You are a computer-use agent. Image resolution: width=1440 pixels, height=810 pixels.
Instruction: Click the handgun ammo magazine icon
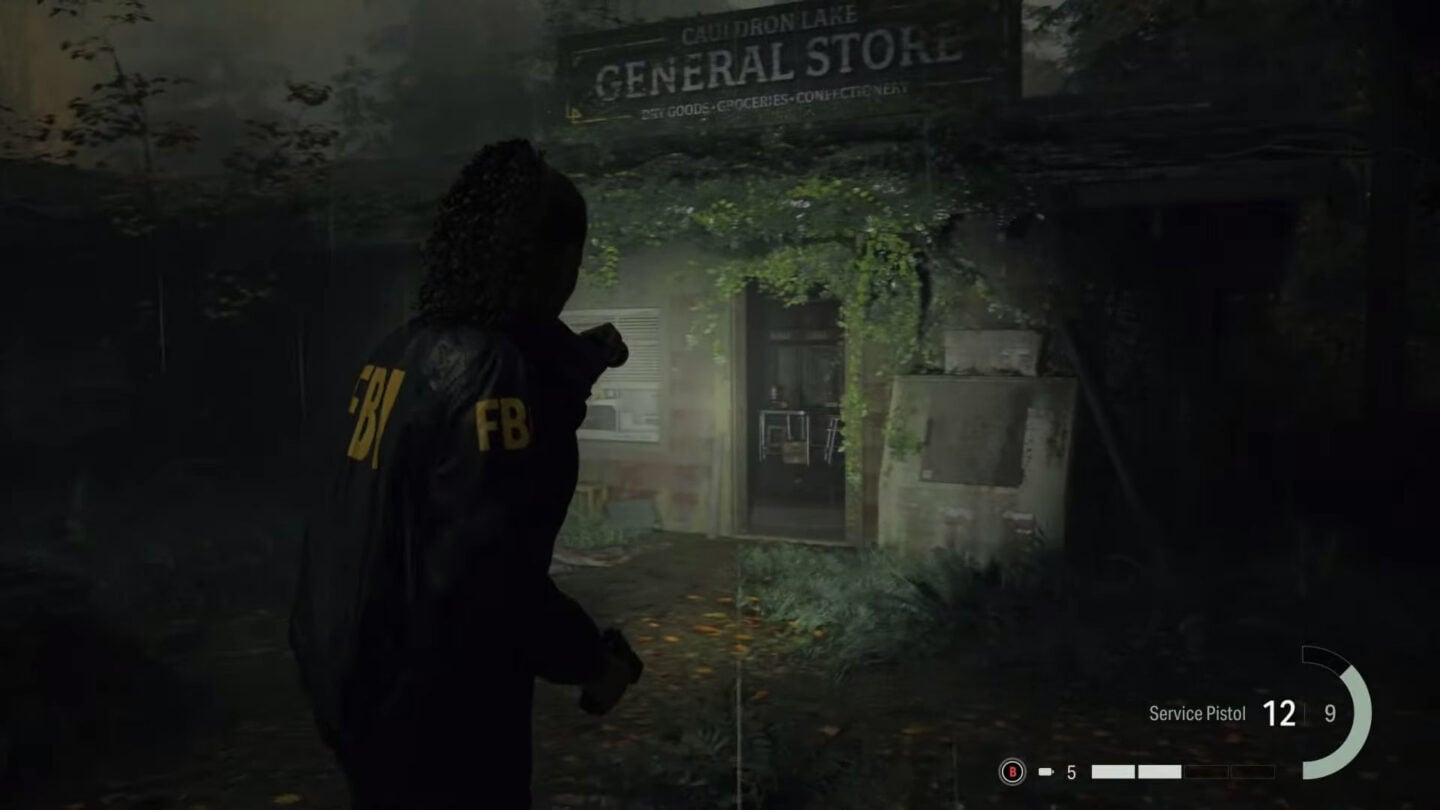point(1044,771)
